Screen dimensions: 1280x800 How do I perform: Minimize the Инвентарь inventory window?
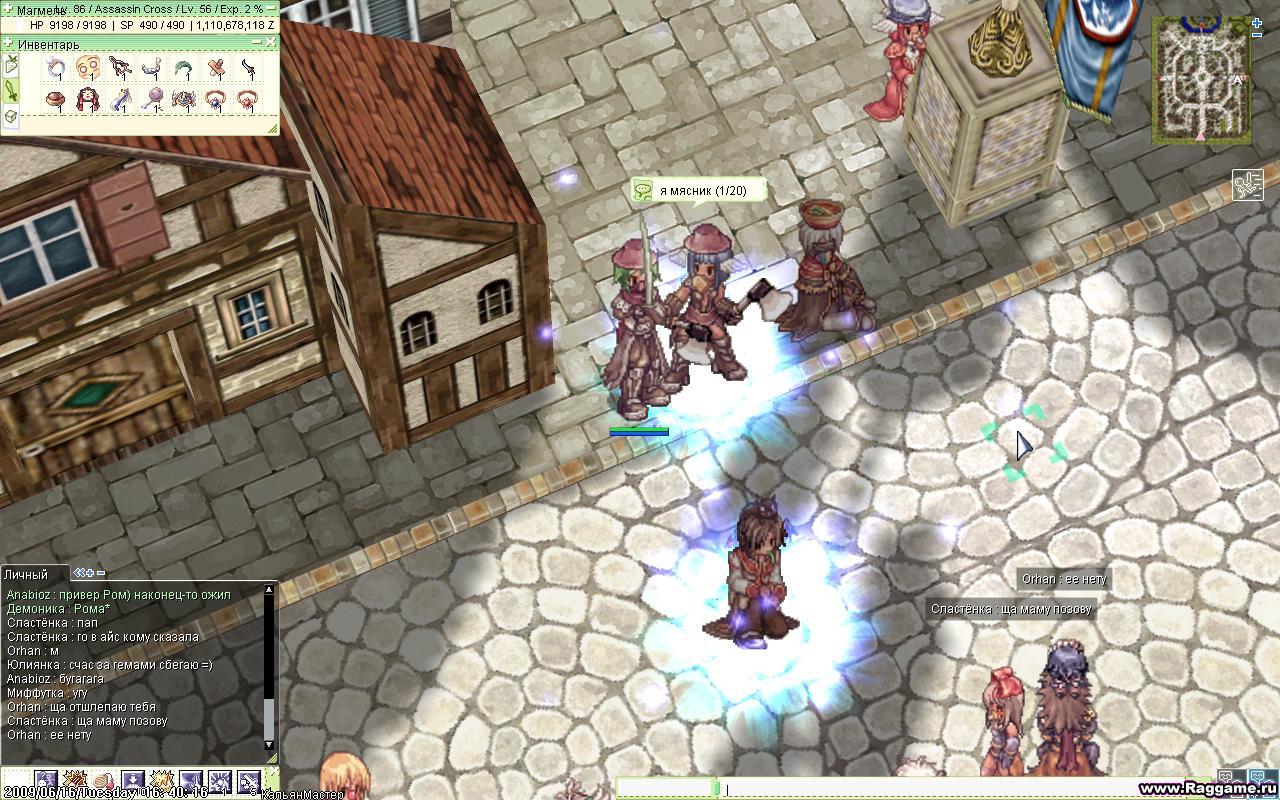coord(257,42)
